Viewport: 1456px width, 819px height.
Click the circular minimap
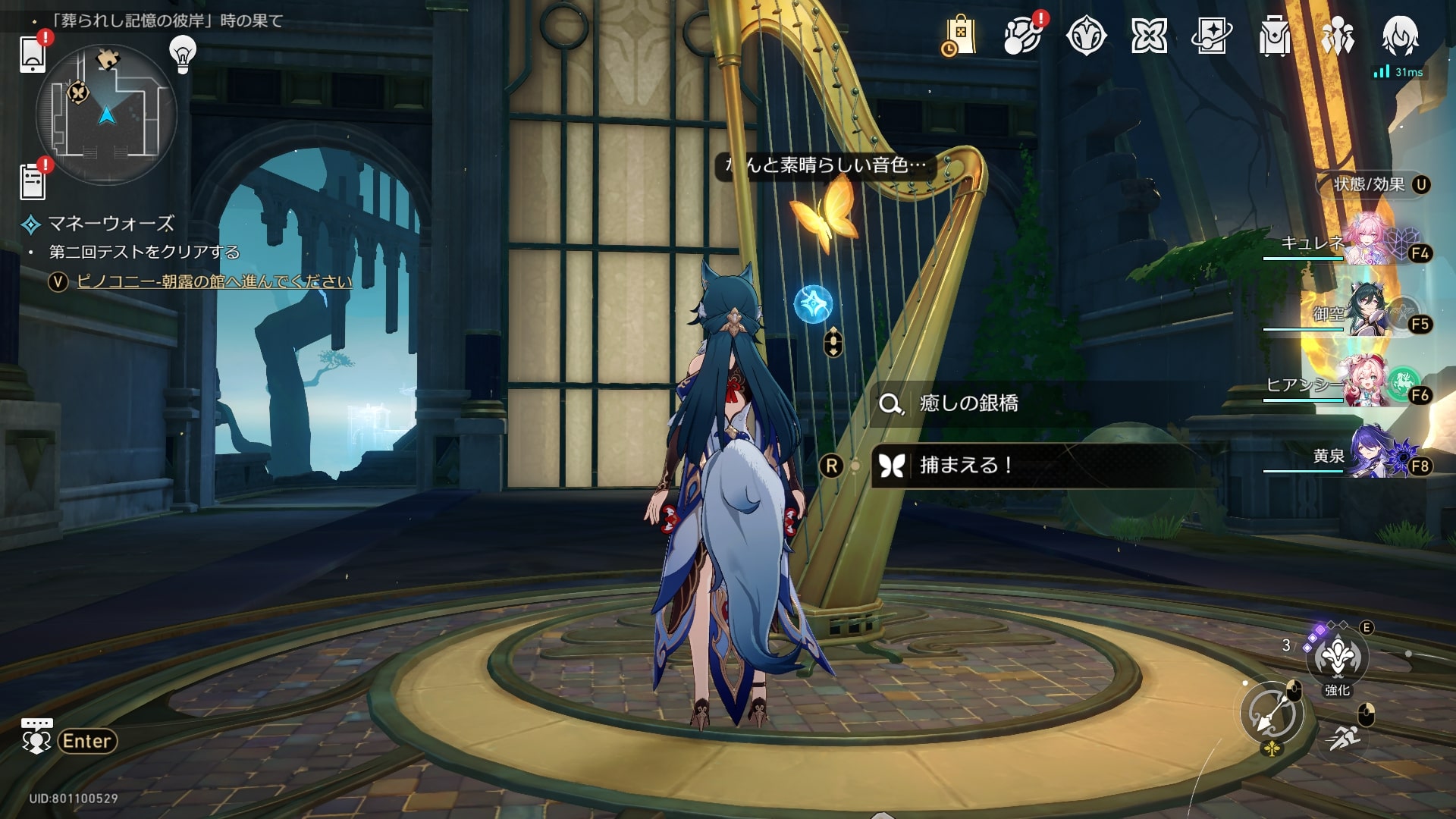(107, 115)
